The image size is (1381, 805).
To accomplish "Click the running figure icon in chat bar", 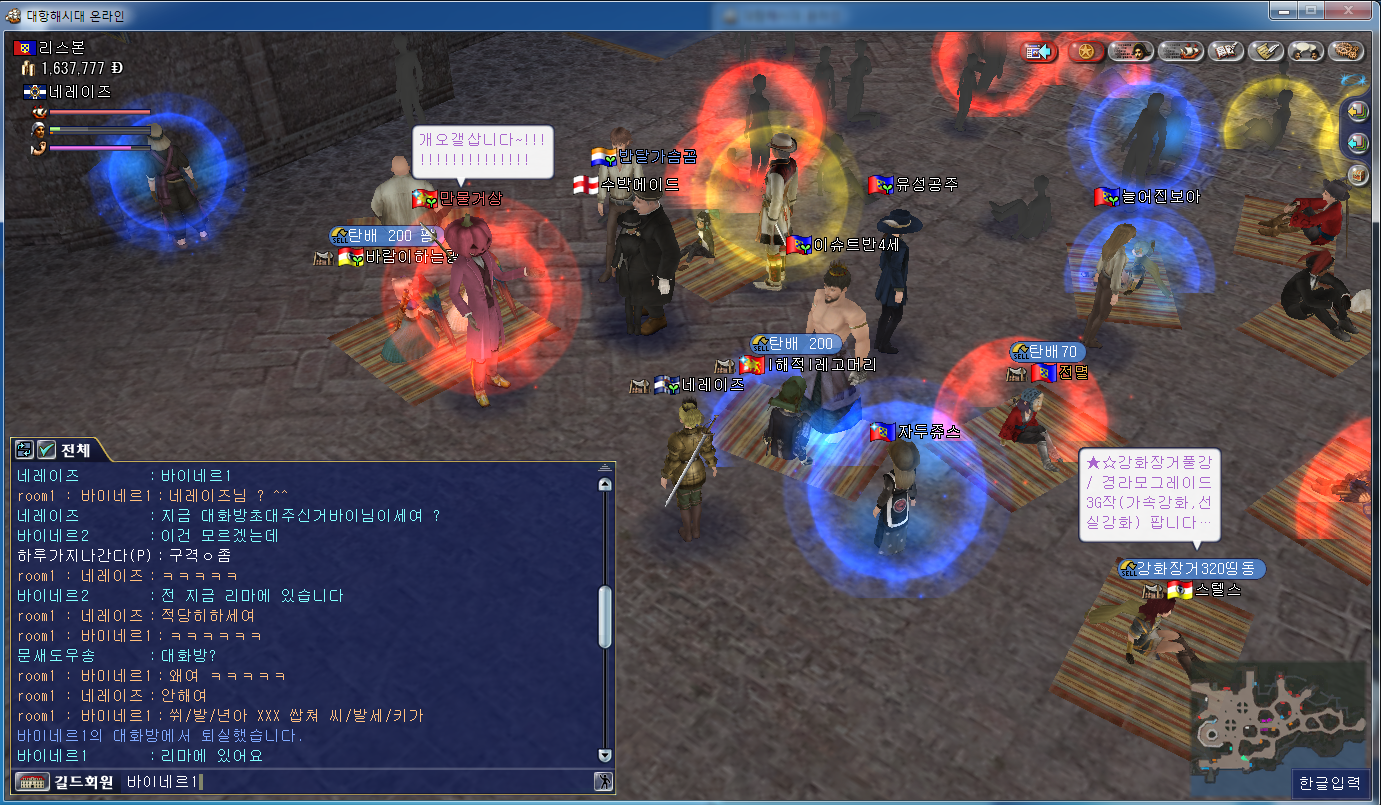I will coord(603,782).
